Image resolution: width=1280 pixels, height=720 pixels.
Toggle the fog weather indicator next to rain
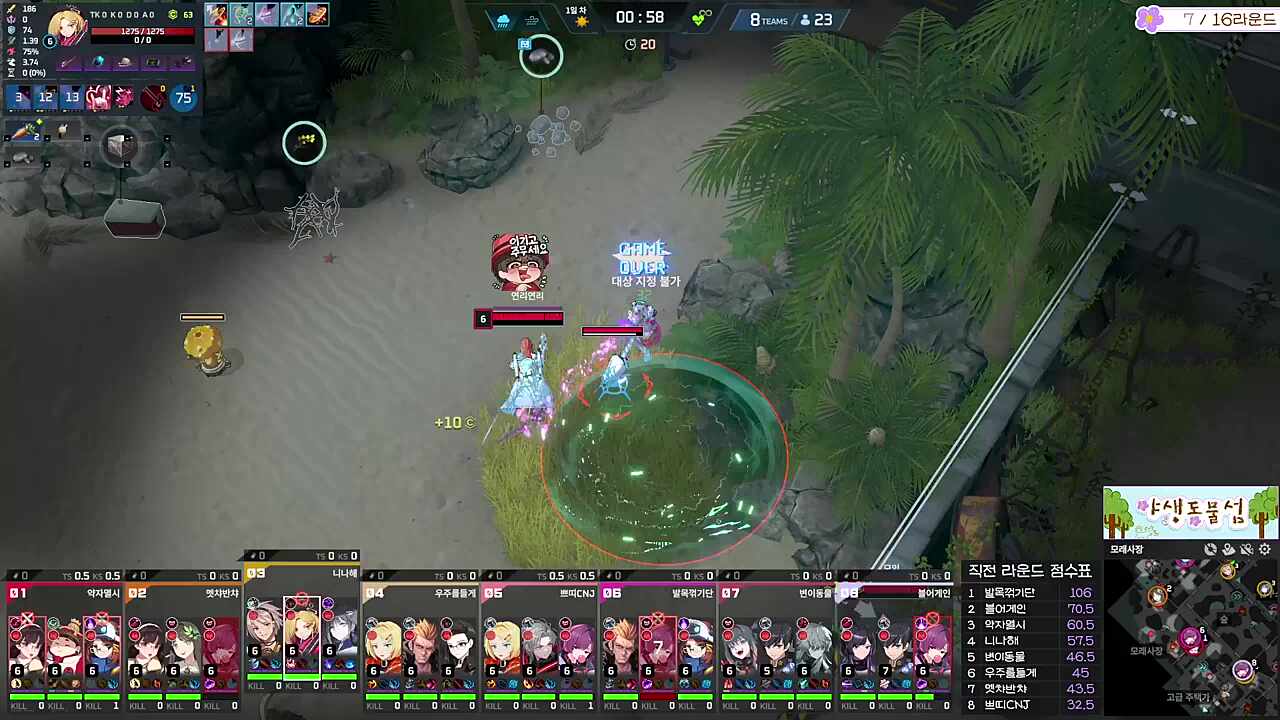pyautogui.click(x=532, y=19)
